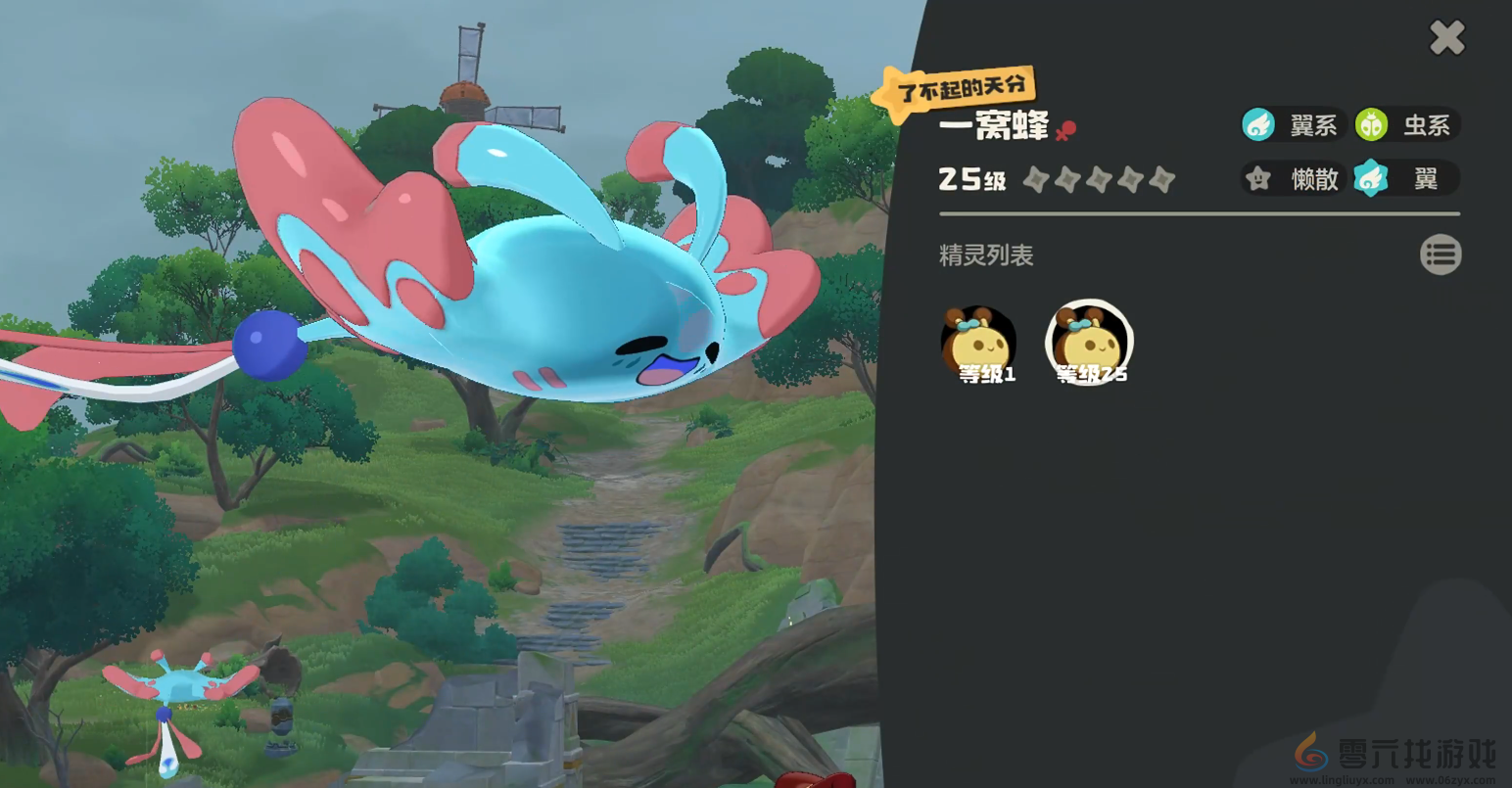1512x788 pixels.
Task: Show the 翼系 type tag info
Action: [x=1291, y=125]
